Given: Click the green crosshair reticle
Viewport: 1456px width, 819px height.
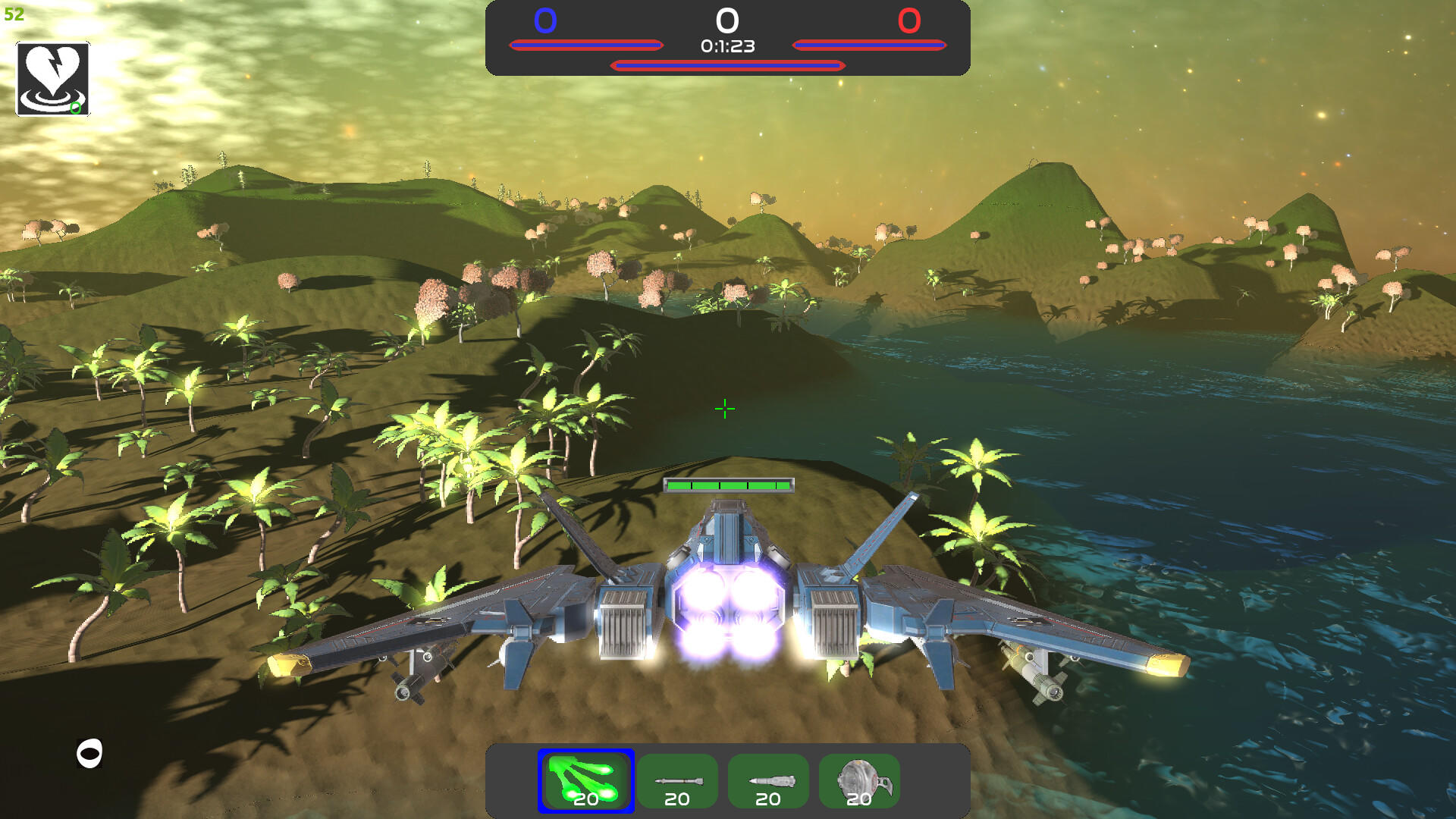Looking at the screenshot, I should click(724, 409).
